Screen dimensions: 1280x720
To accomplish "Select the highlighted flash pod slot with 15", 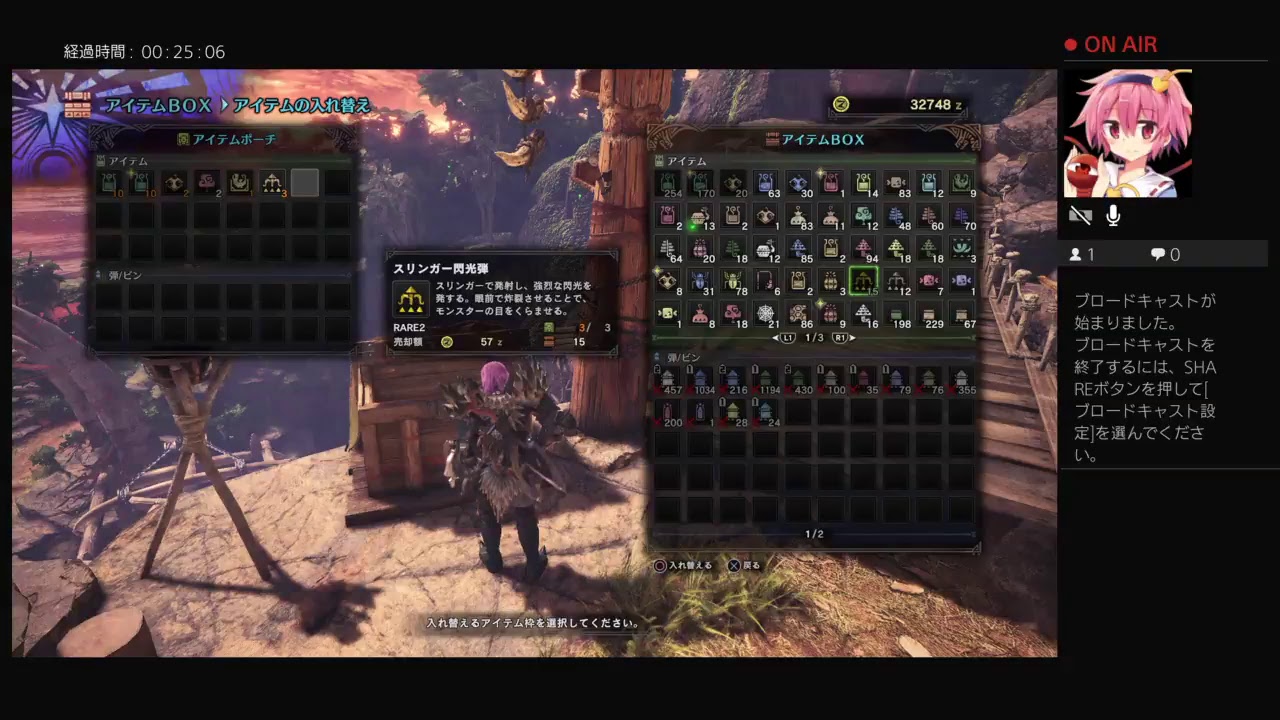I will point(863,281).
